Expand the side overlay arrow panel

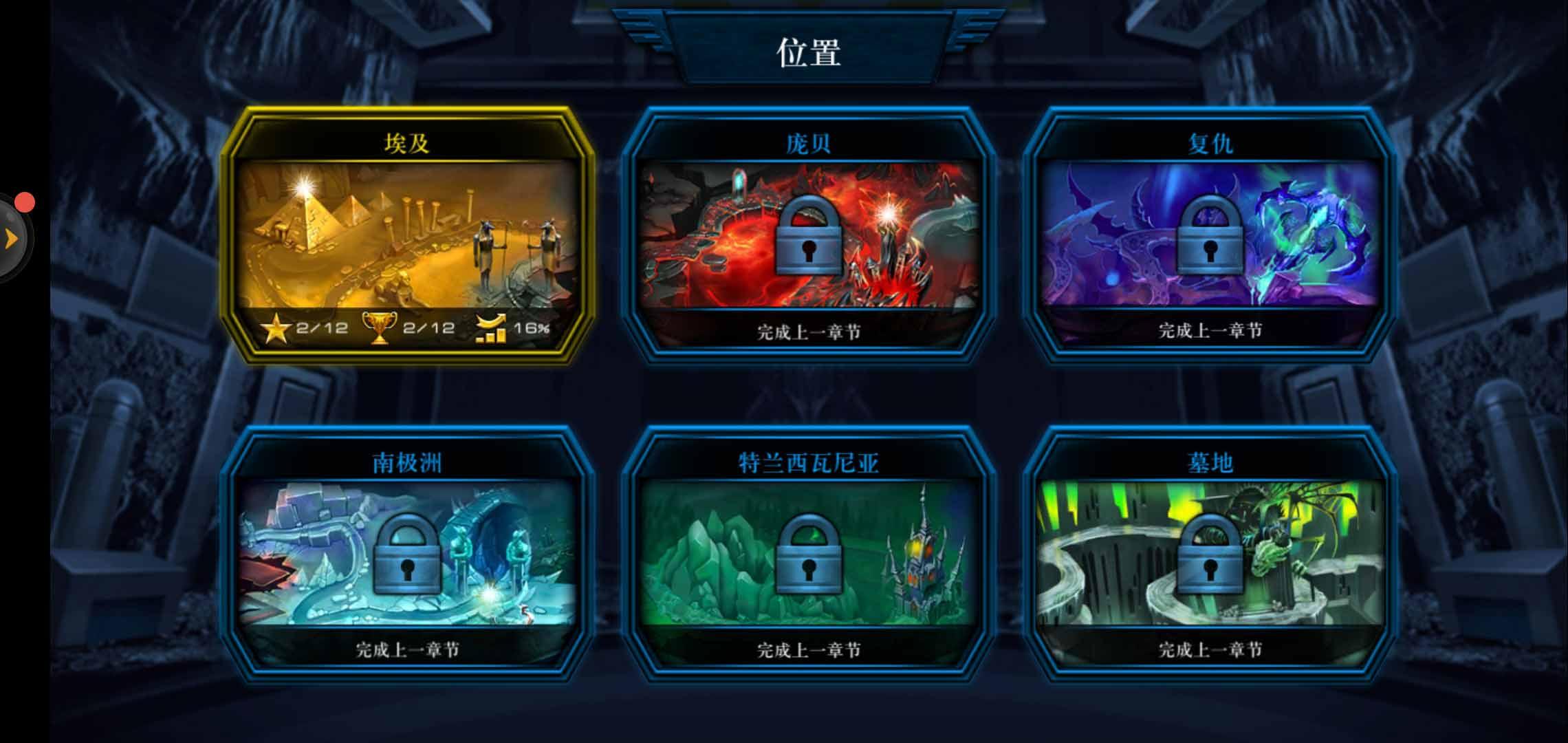[x=12, y=239]
